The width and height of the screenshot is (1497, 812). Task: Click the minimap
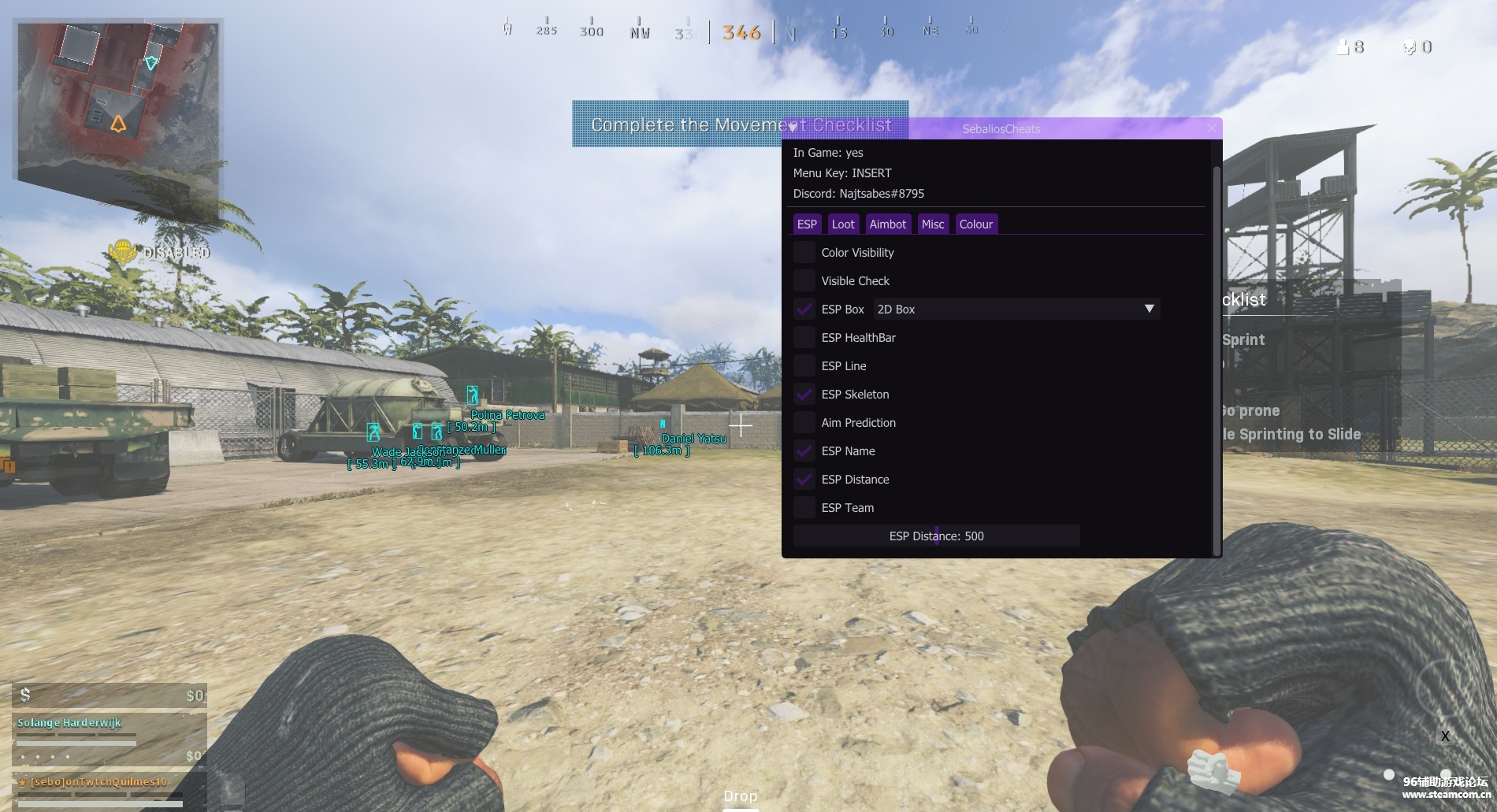pos(118,98)
